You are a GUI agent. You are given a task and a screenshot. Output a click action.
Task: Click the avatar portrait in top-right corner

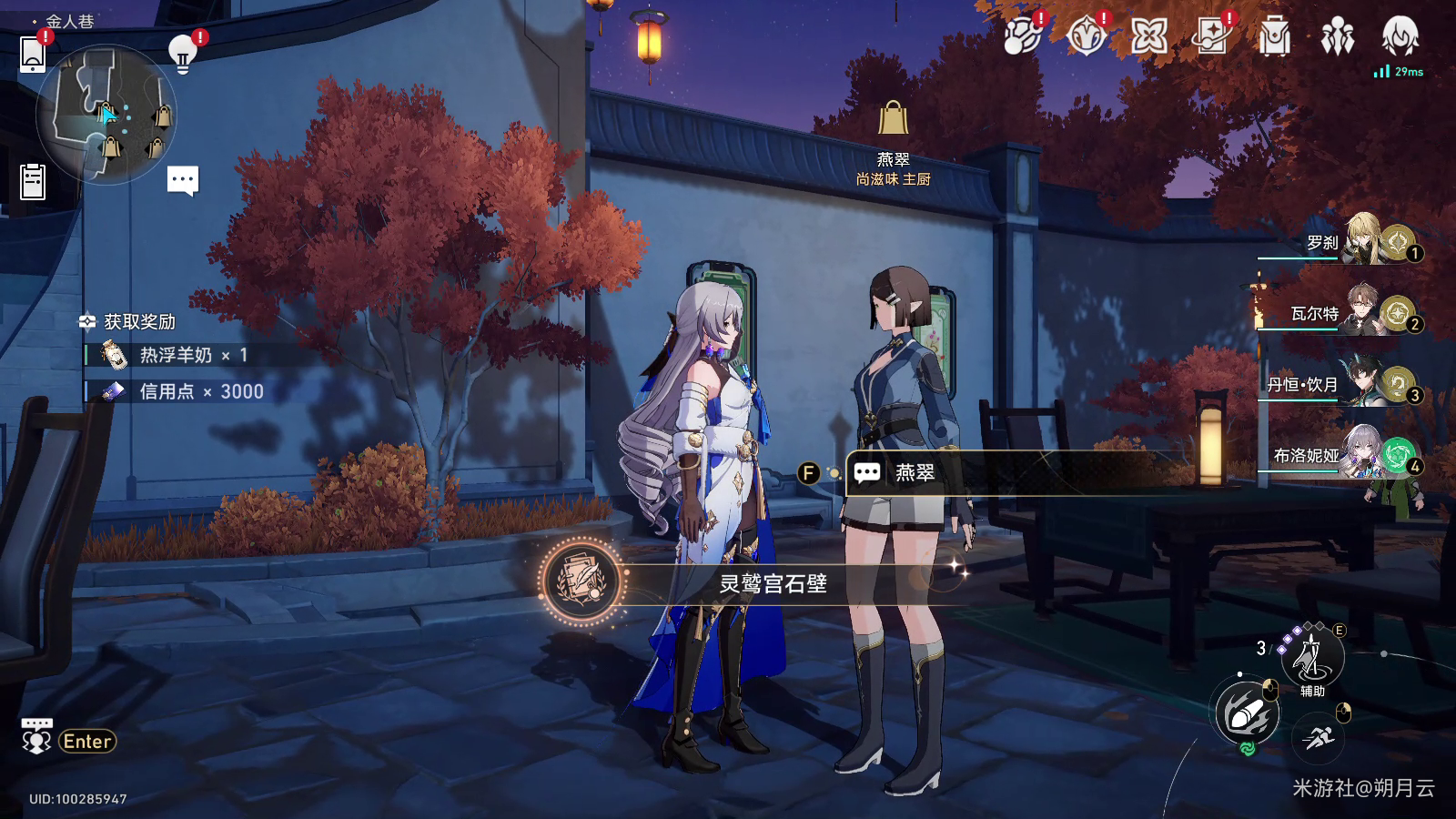pyautogui.click(x=1400, y=37)
